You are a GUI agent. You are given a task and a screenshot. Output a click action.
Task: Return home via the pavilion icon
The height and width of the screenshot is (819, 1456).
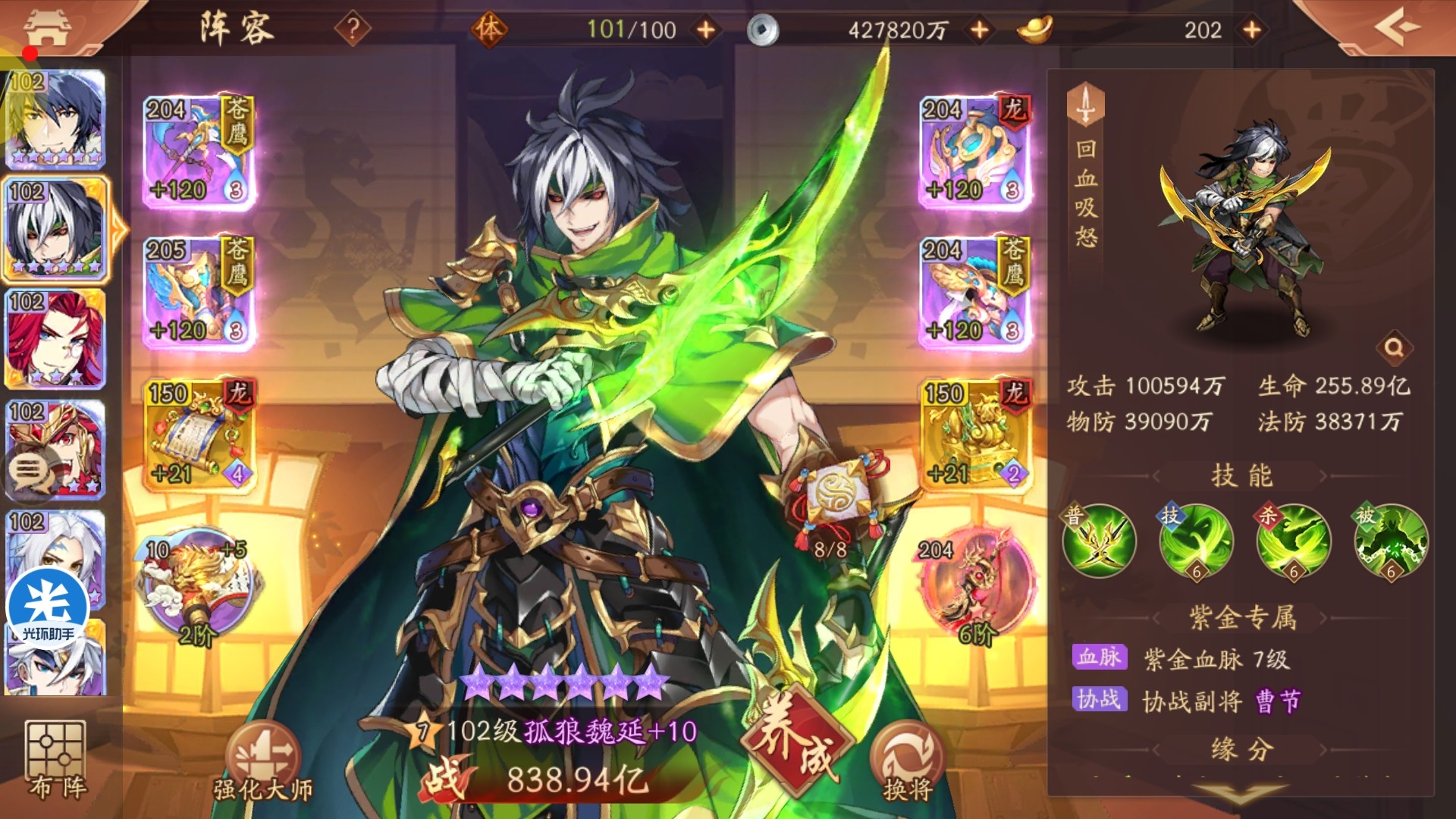pyautogui.click(x=47, y=28)
